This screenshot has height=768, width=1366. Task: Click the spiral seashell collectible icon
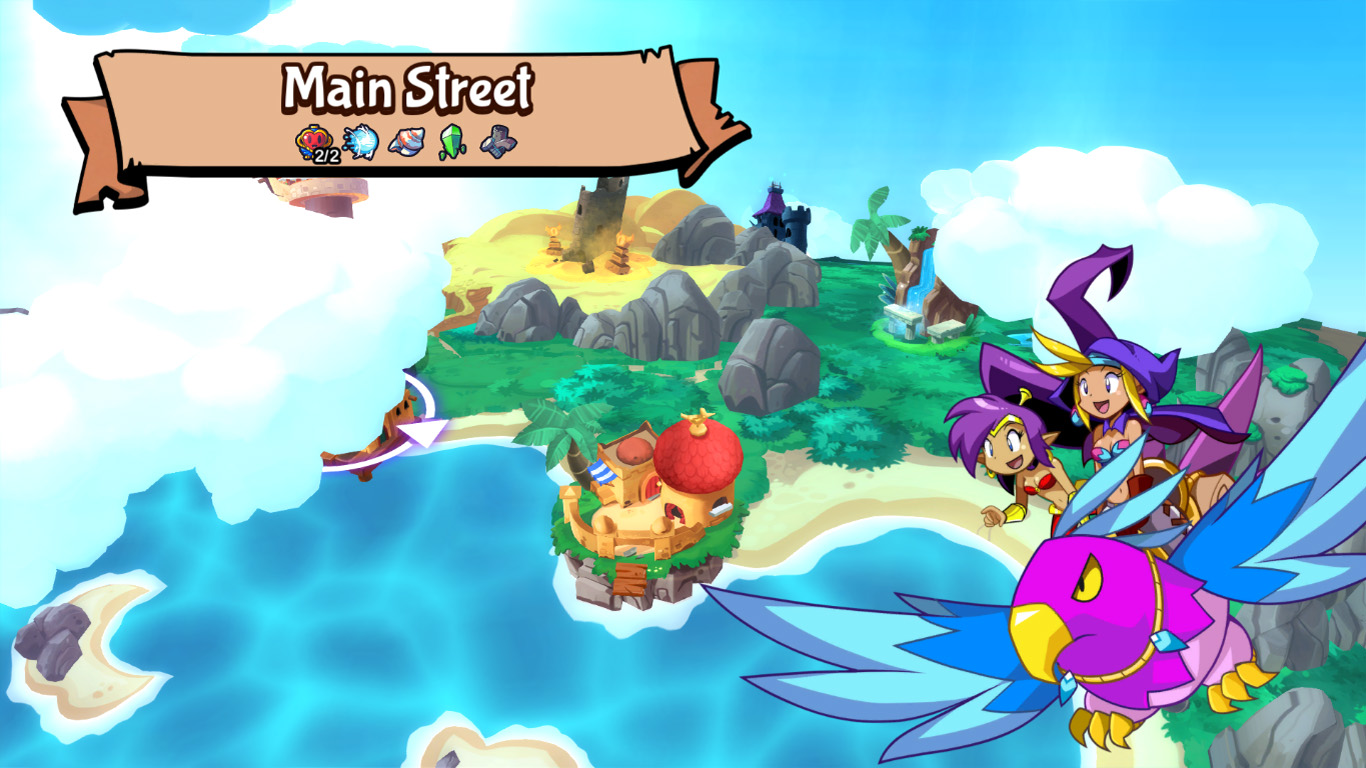406,143
